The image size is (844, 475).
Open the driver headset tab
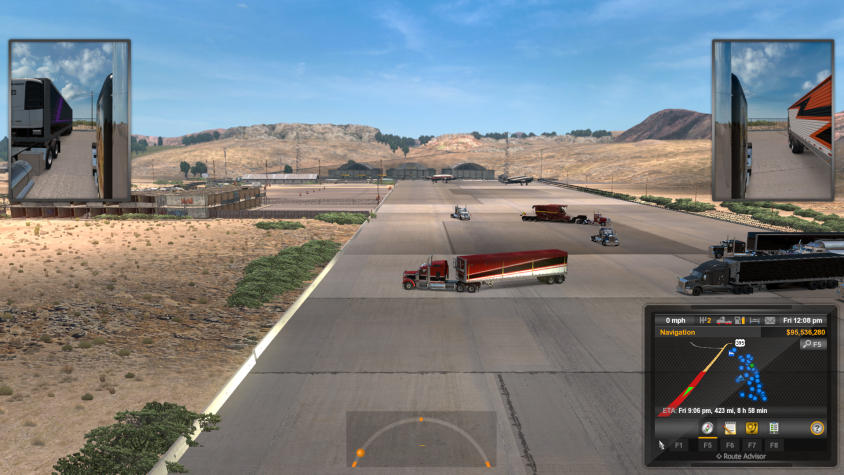click(752, 428)
